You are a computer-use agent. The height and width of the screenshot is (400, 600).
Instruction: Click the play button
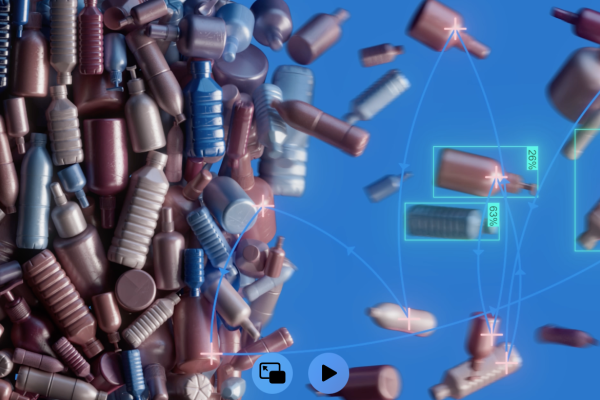pyautogui.click(x=328, y=374)
